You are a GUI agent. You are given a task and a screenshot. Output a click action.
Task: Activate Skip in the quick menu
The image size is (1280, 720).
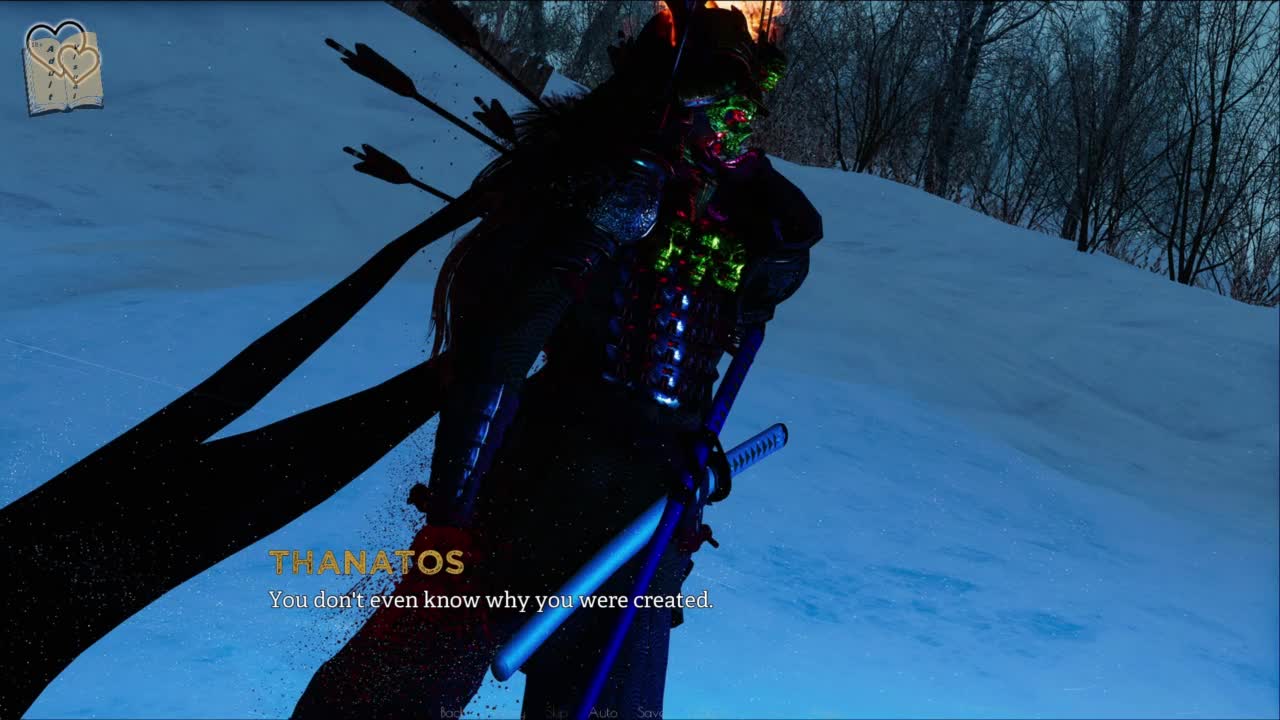(557, 712)
